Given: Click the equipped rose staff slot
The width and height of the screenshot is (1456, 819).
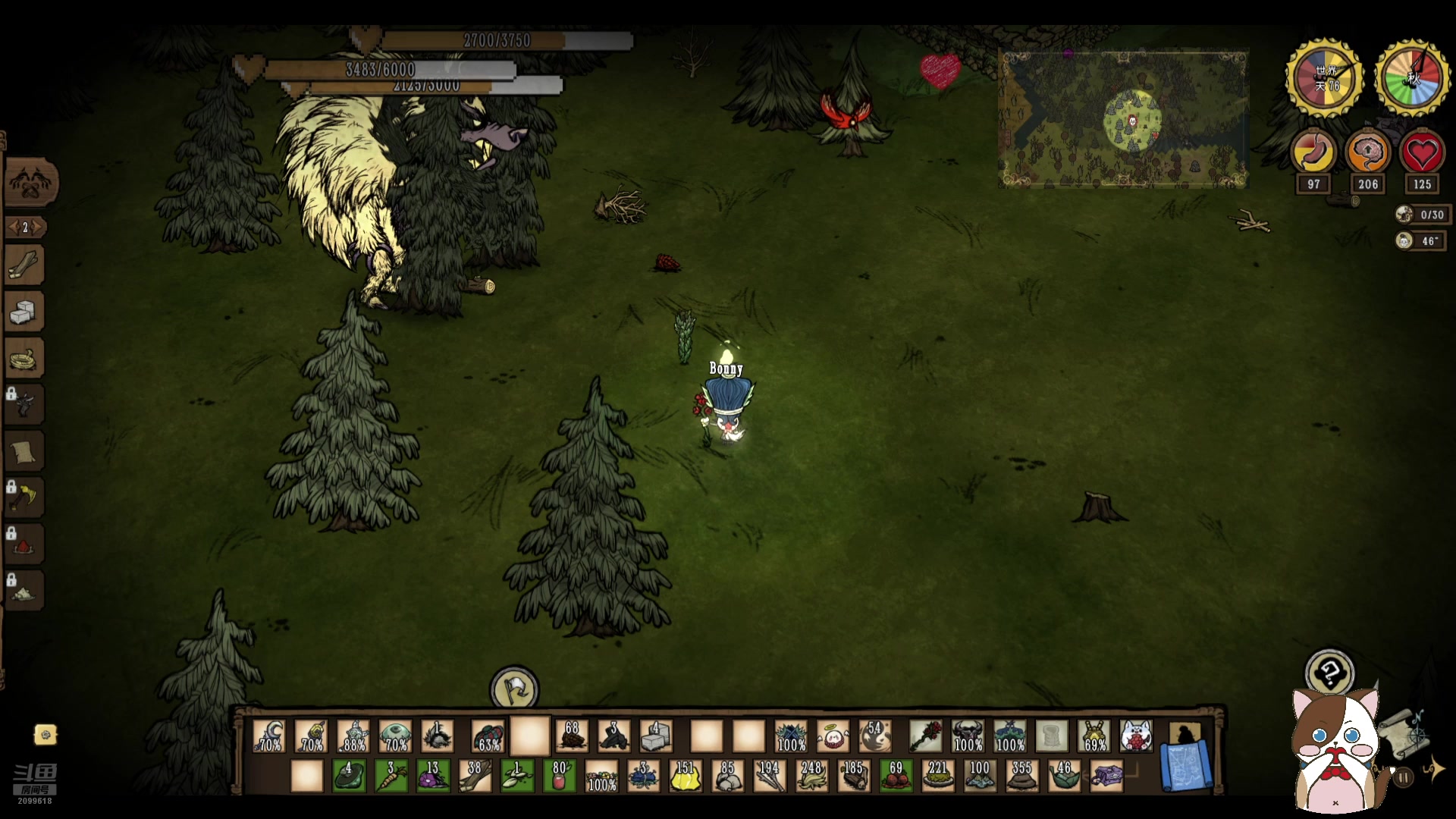Looking at the screenshot, I should click(925, 736).
